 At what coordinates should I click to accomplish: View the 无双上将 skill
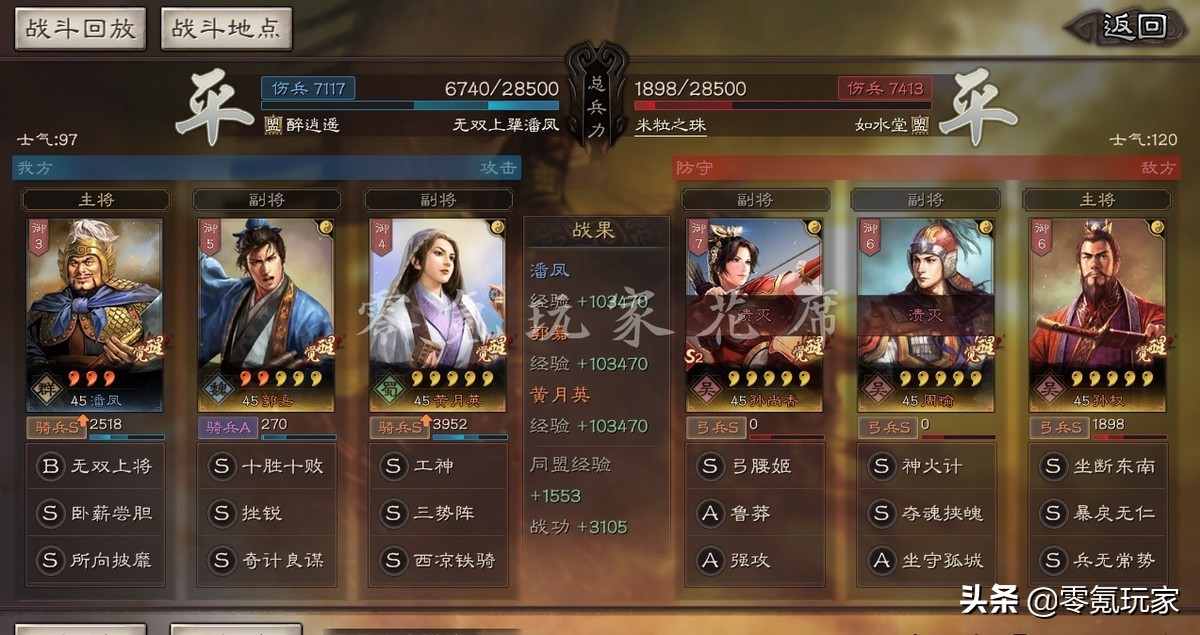click(95, 466)
